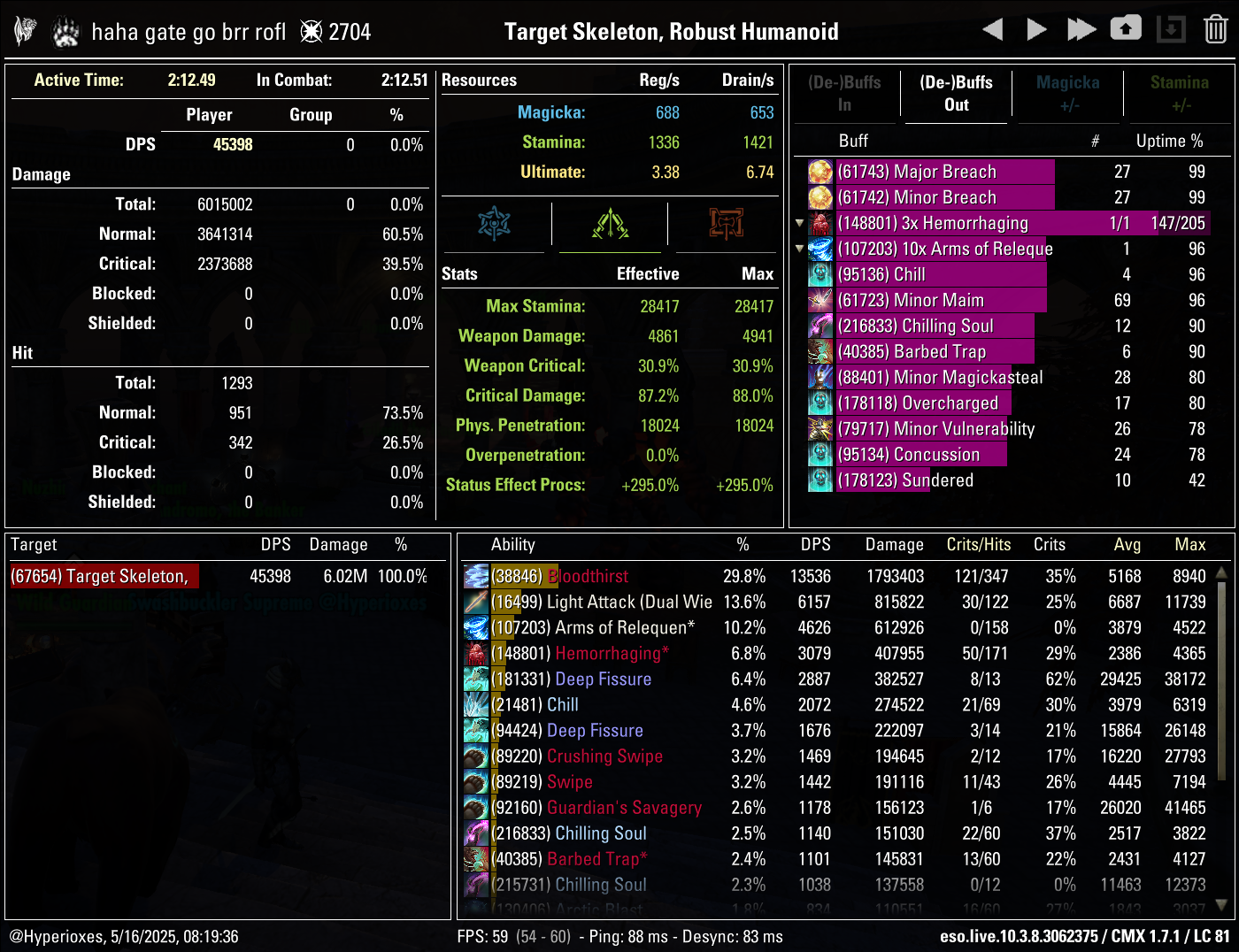Image resolution: width=1239 pixels, height=952 pixels.
Task: Open the previous fight with the back arrow
Action: 993,28
